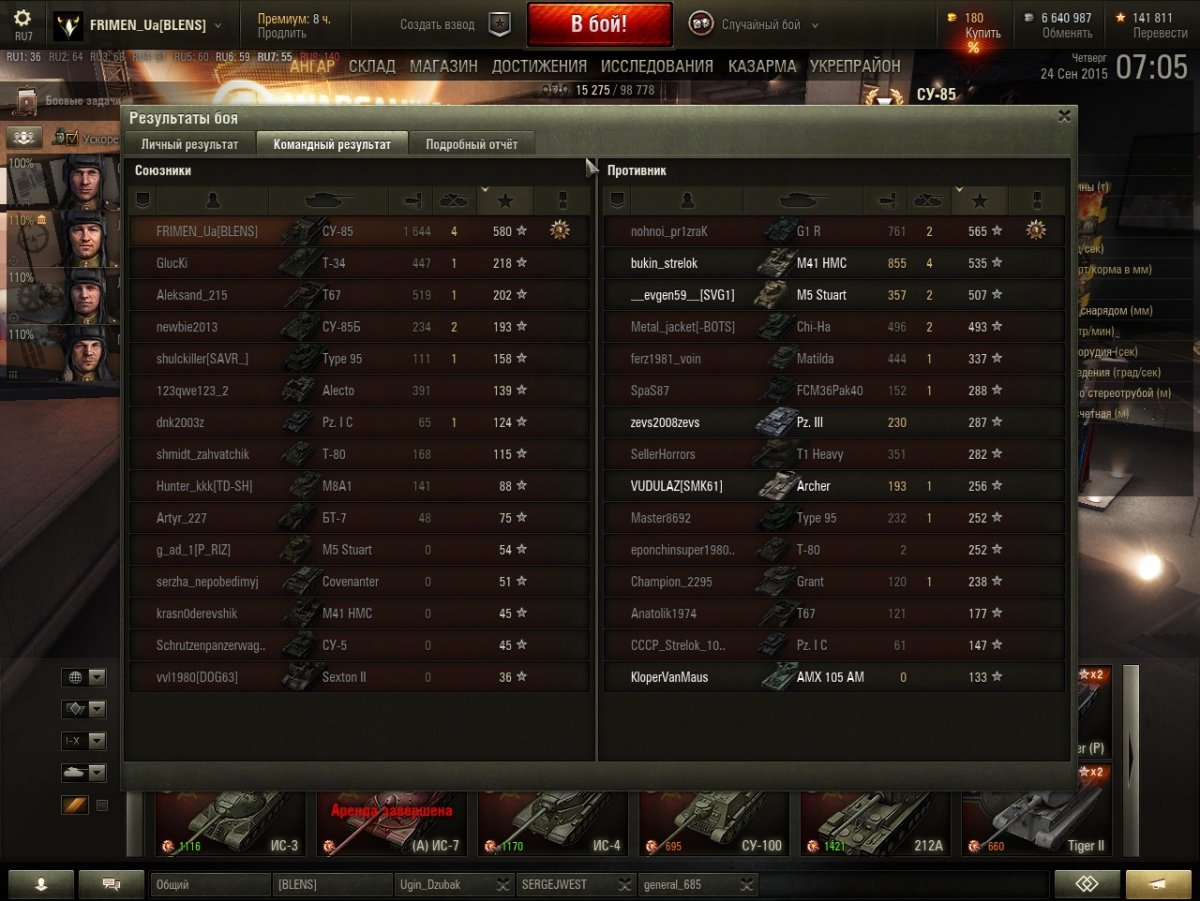1200x901 pixels.
Task: Switch to Личный результат tab
Action: tap(189, 144)
